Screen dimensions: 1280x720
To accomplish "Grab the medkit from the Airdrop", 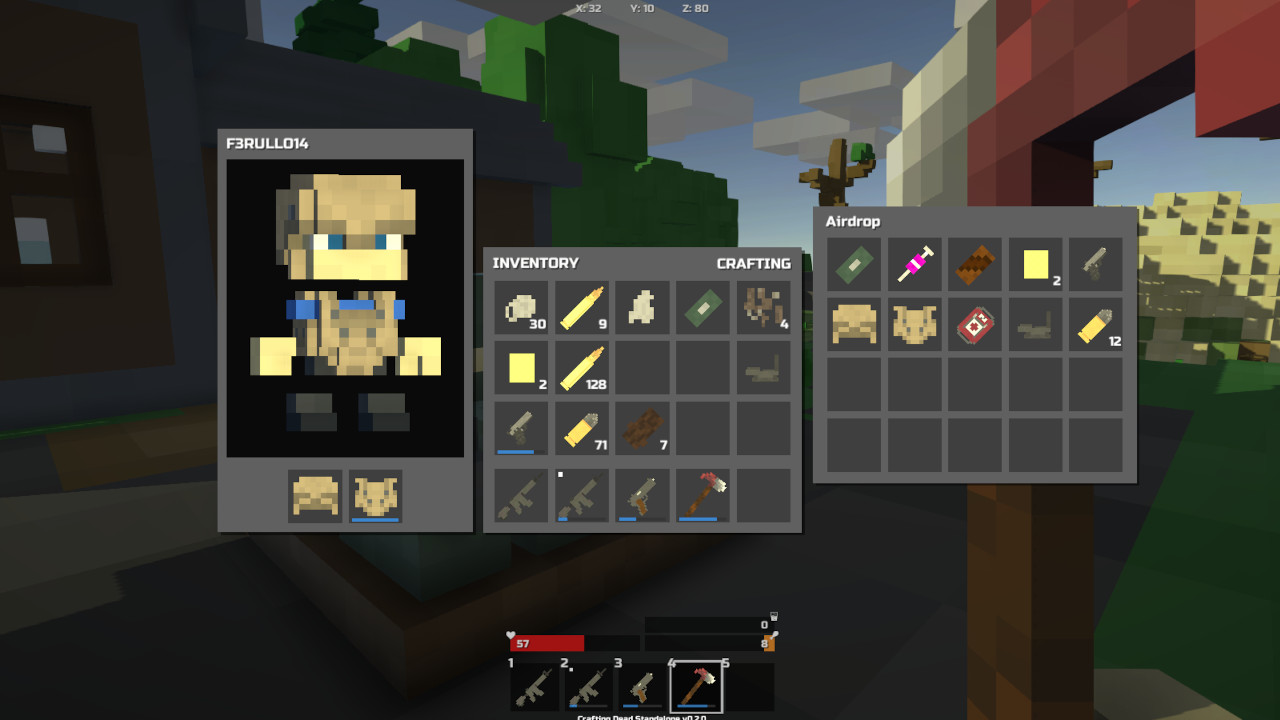I will click(x=974, y=324).
